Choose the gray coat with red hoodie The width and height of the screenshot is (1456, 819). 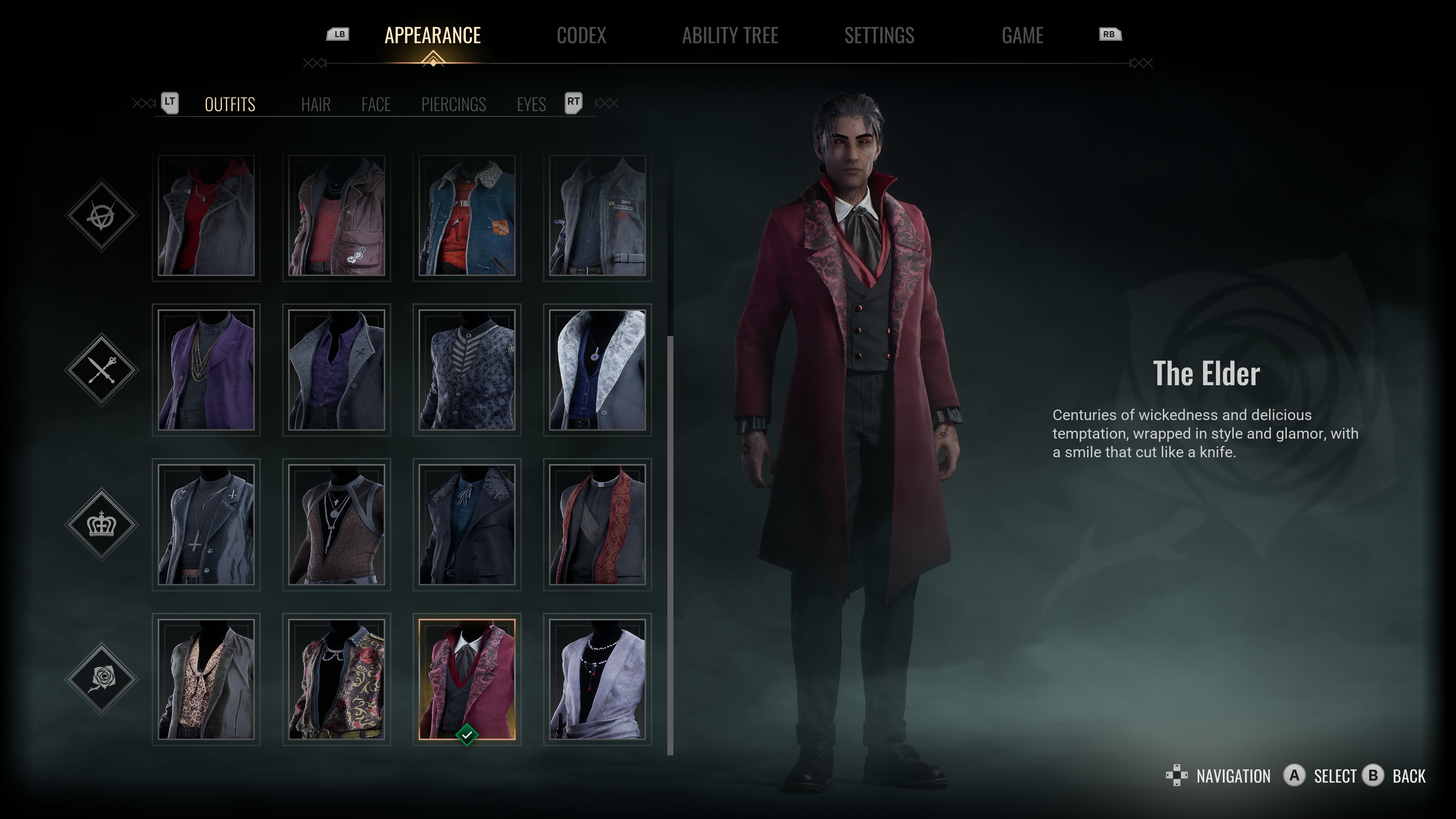pyautogui.click(x=206, y=215)
